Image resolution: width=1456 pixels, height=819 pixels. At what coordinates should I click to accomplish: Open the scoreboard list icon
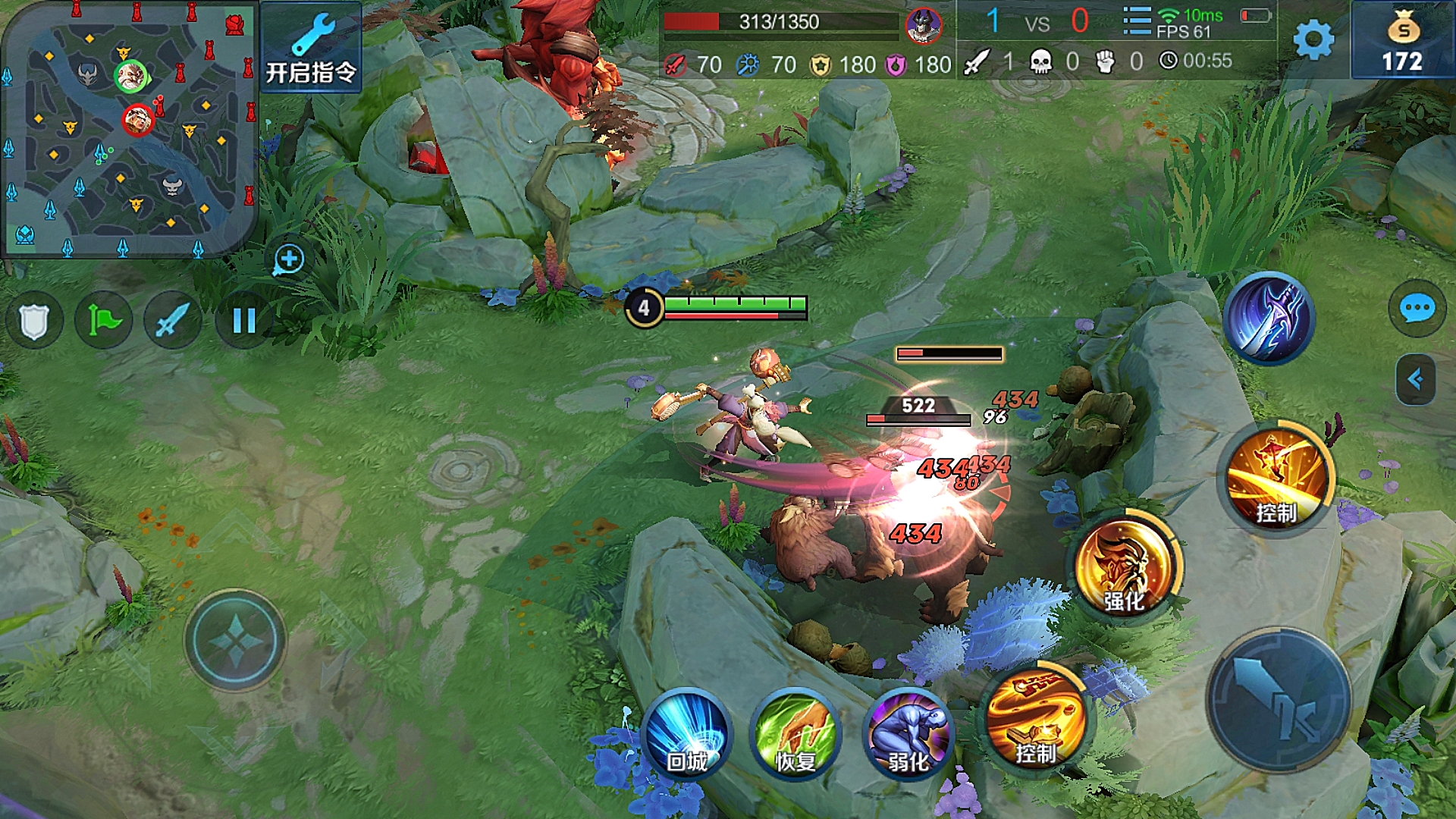[x=1136, y=21]
